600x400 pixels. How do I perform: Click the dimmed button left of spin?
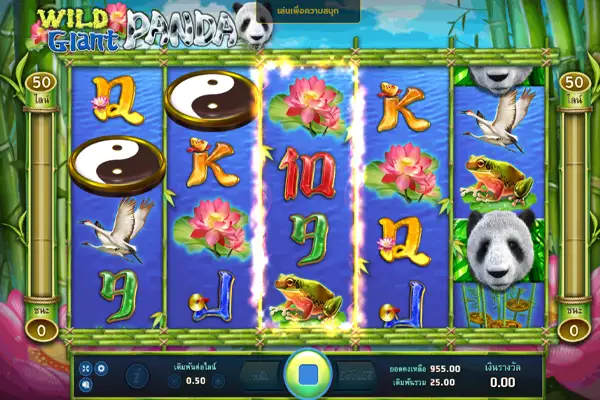pos(255,374)
